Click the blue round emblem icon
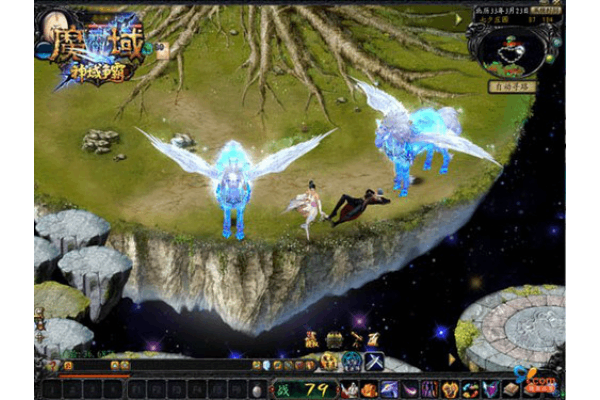This screenshot has width=600, height=400. tap(352, 362)
